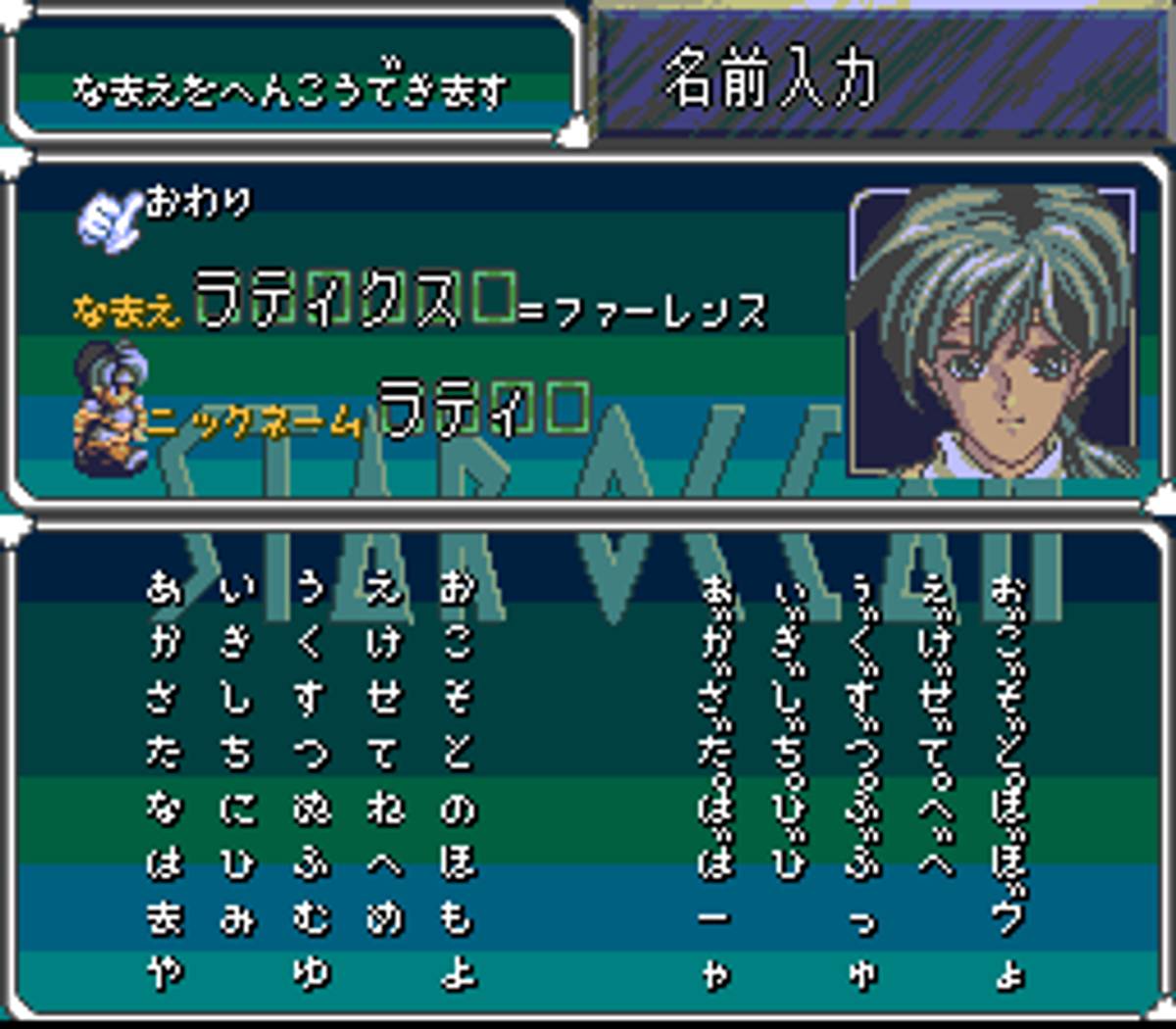1176x1029 pixels.
Task: Select the hiragana ひ character
Action: click(237, 863)
